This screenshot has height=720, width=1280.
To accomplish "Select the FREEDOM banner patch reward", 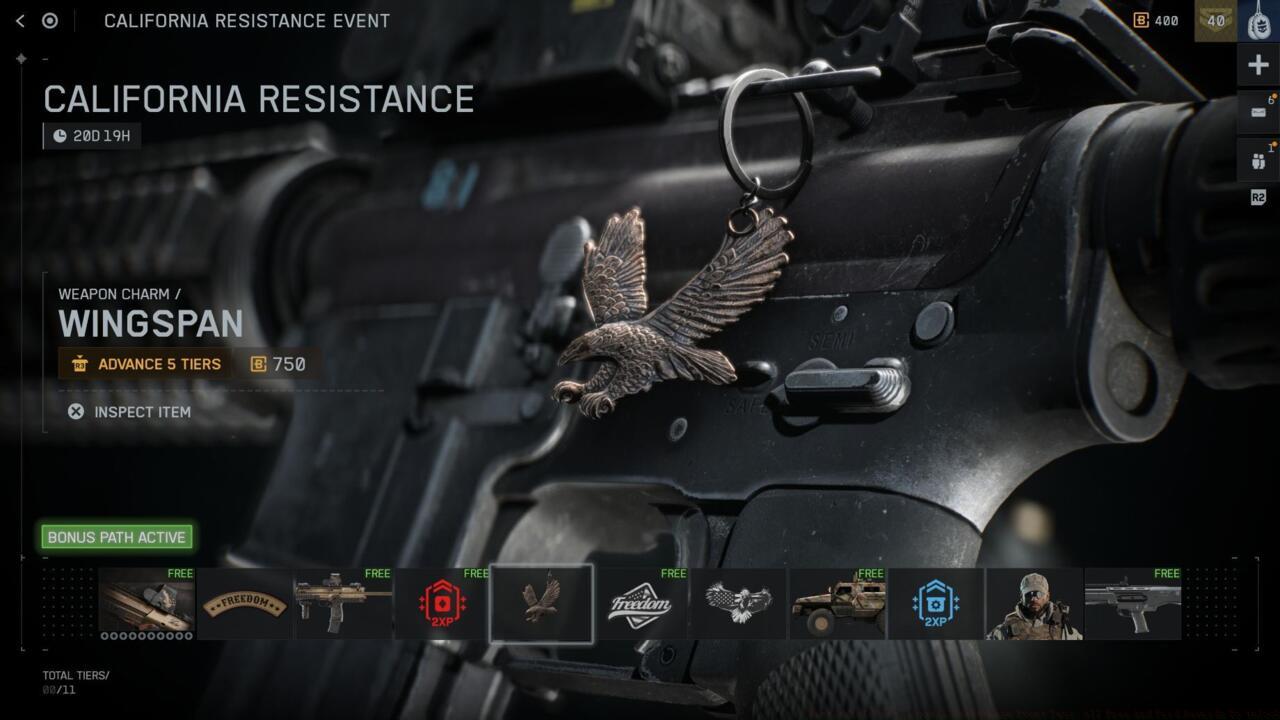I will point(245,604).
